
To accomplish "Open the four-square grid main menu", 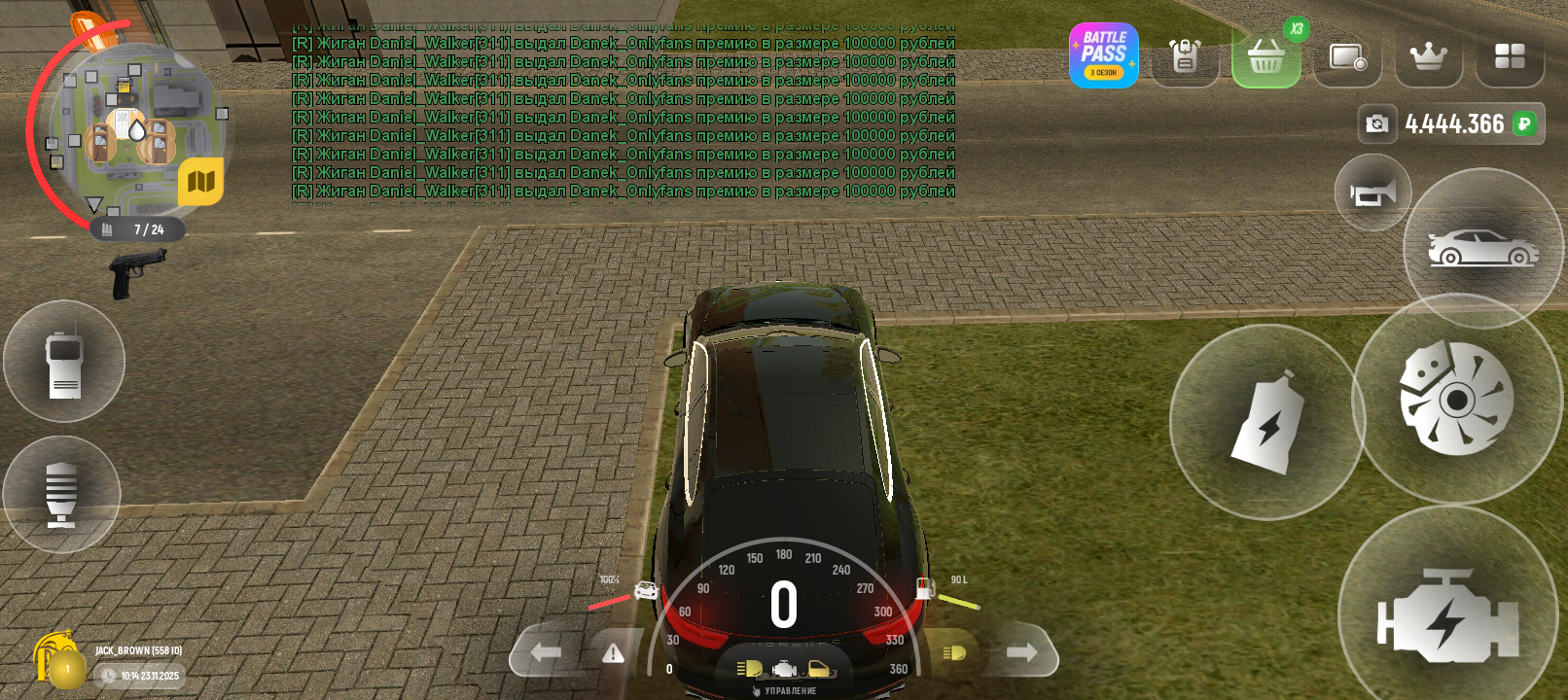I will (x=1509, y=56).
